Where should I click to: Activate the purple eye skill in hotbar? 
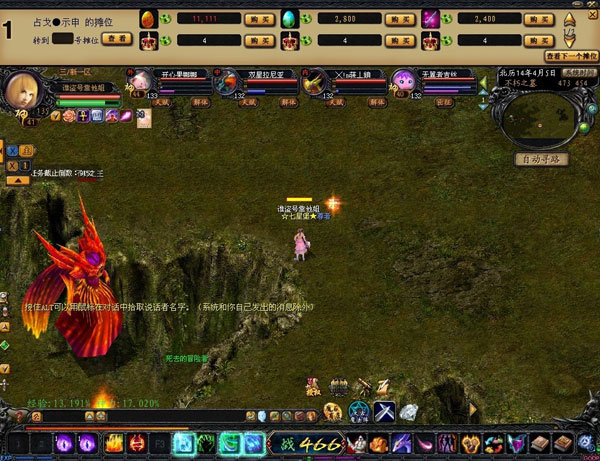click(x=64, y=442)
